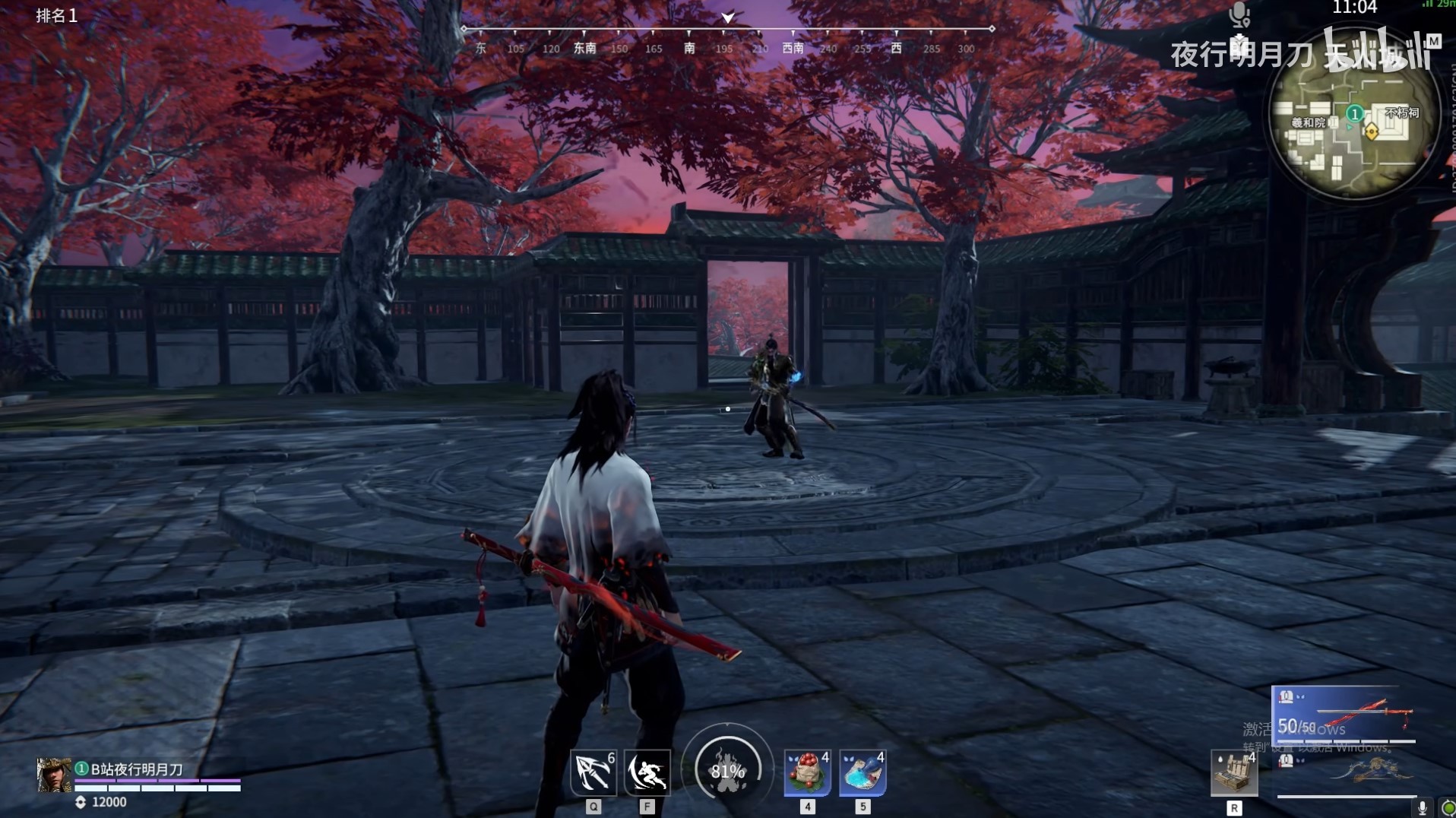Use the red berry bag consumable
Image resolution: width=1456 pixels, height=818 pixels.
[807, 772]
